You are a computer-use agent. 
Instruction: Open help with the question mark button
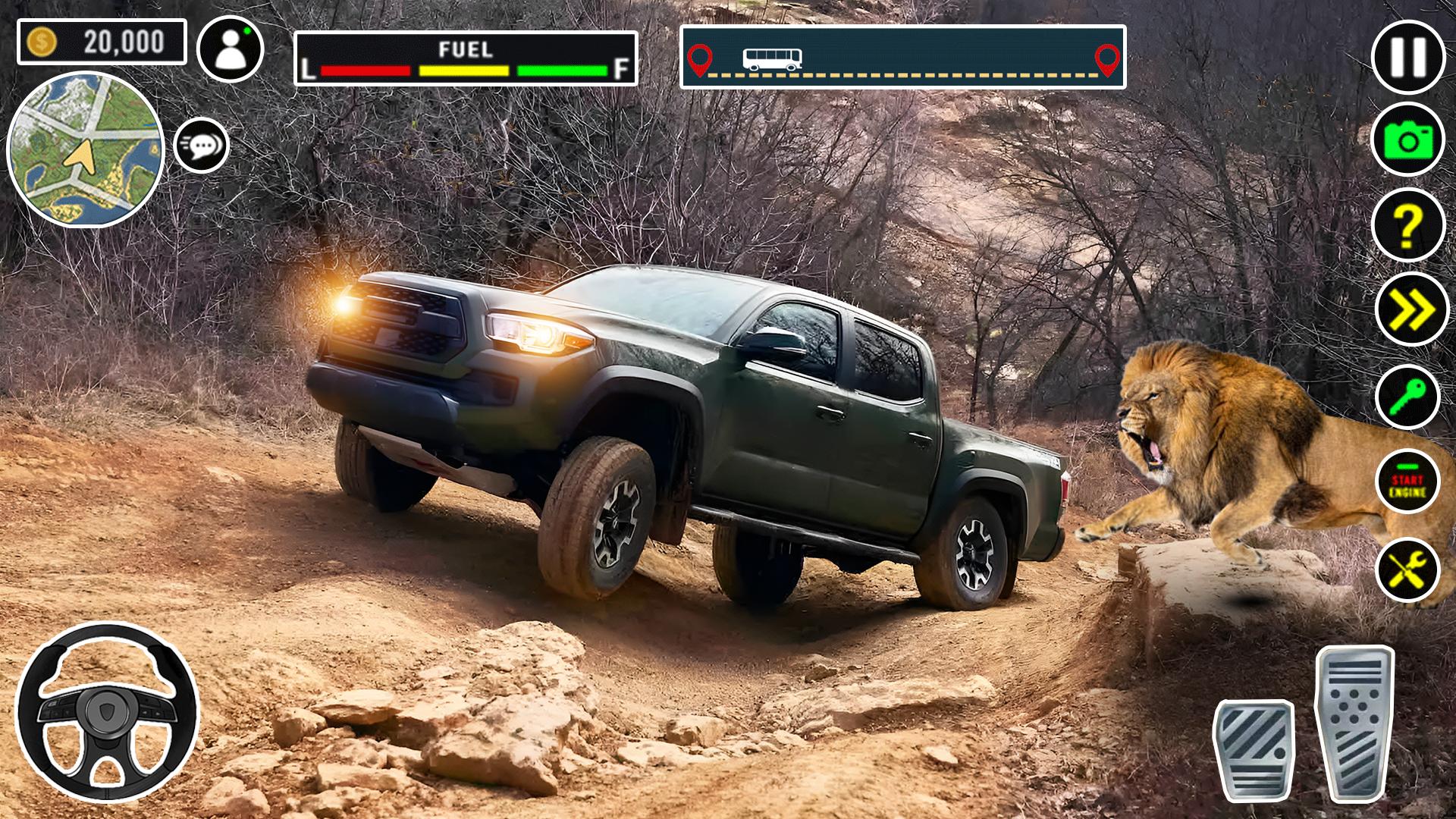(x=1408, y=225)
